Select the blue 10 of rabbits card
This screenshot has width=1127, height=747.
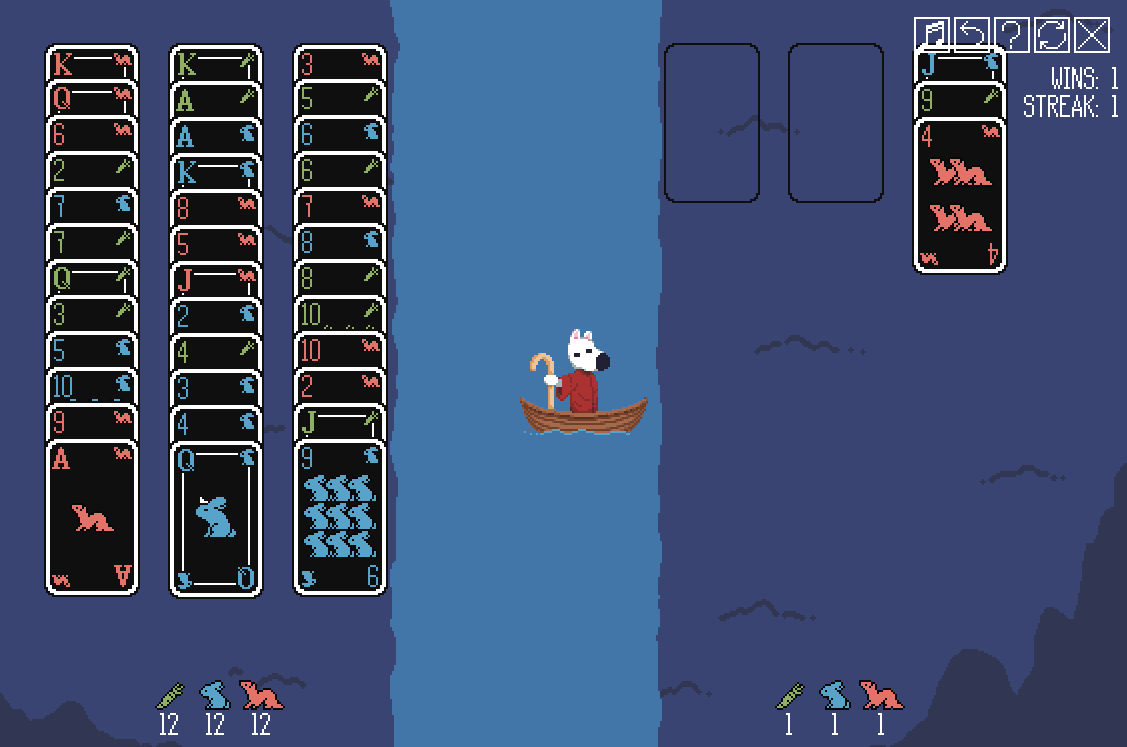tap(92, 385)
